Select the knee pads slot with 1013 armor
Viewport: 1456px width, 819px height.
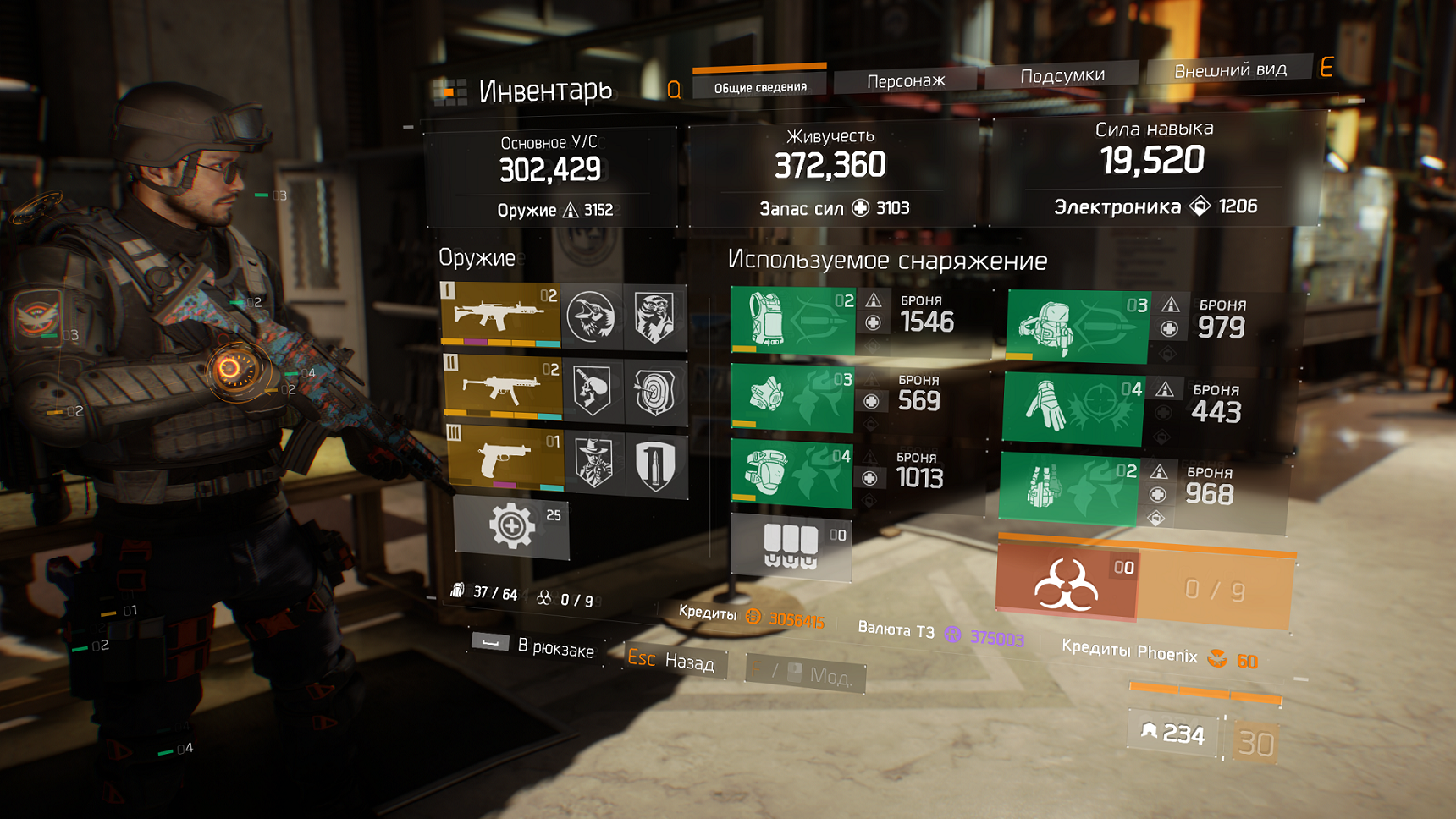[x=791, y=474]
